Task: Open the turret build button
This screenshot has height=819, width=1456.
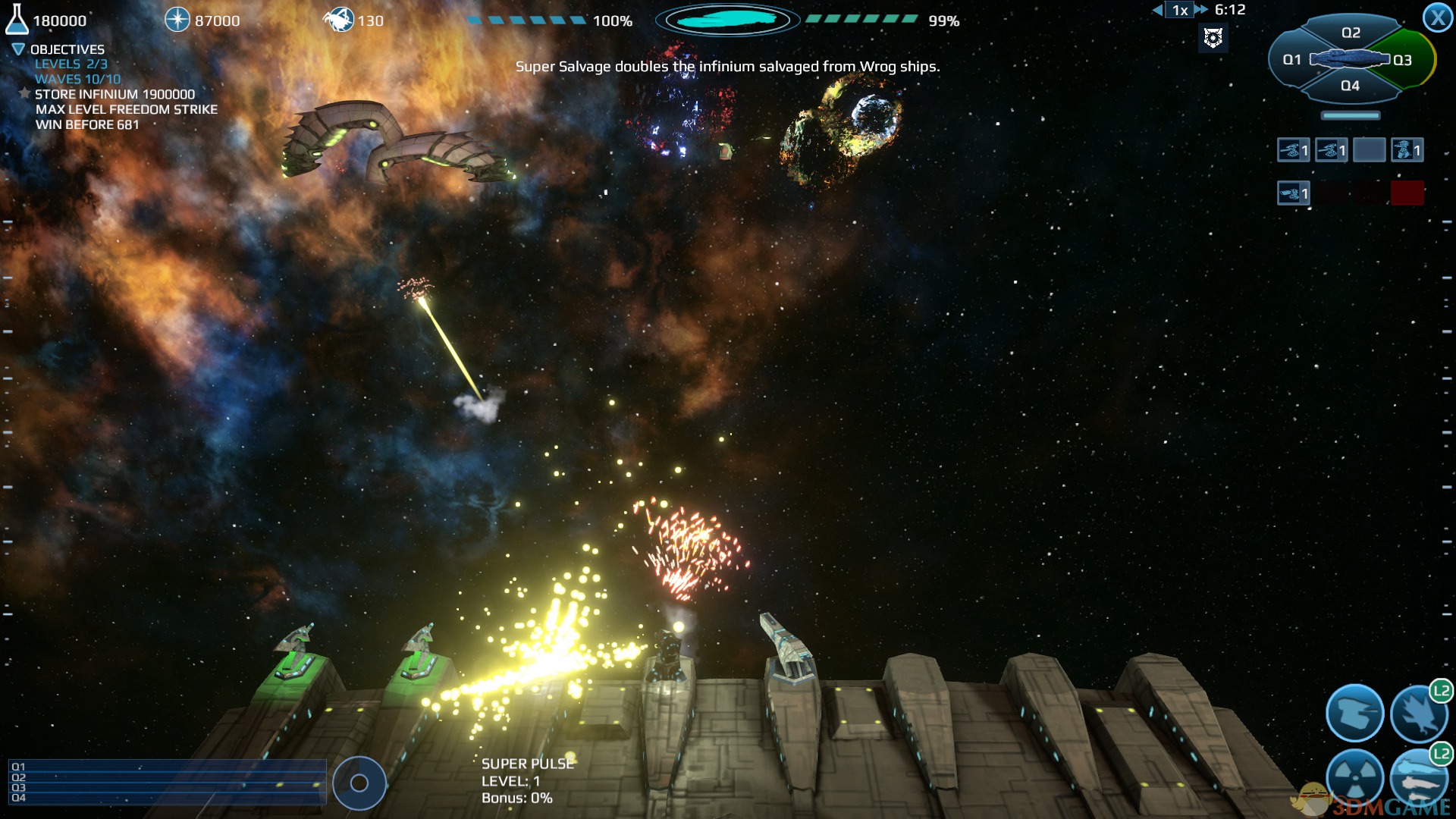Action: pos(1354,713)
